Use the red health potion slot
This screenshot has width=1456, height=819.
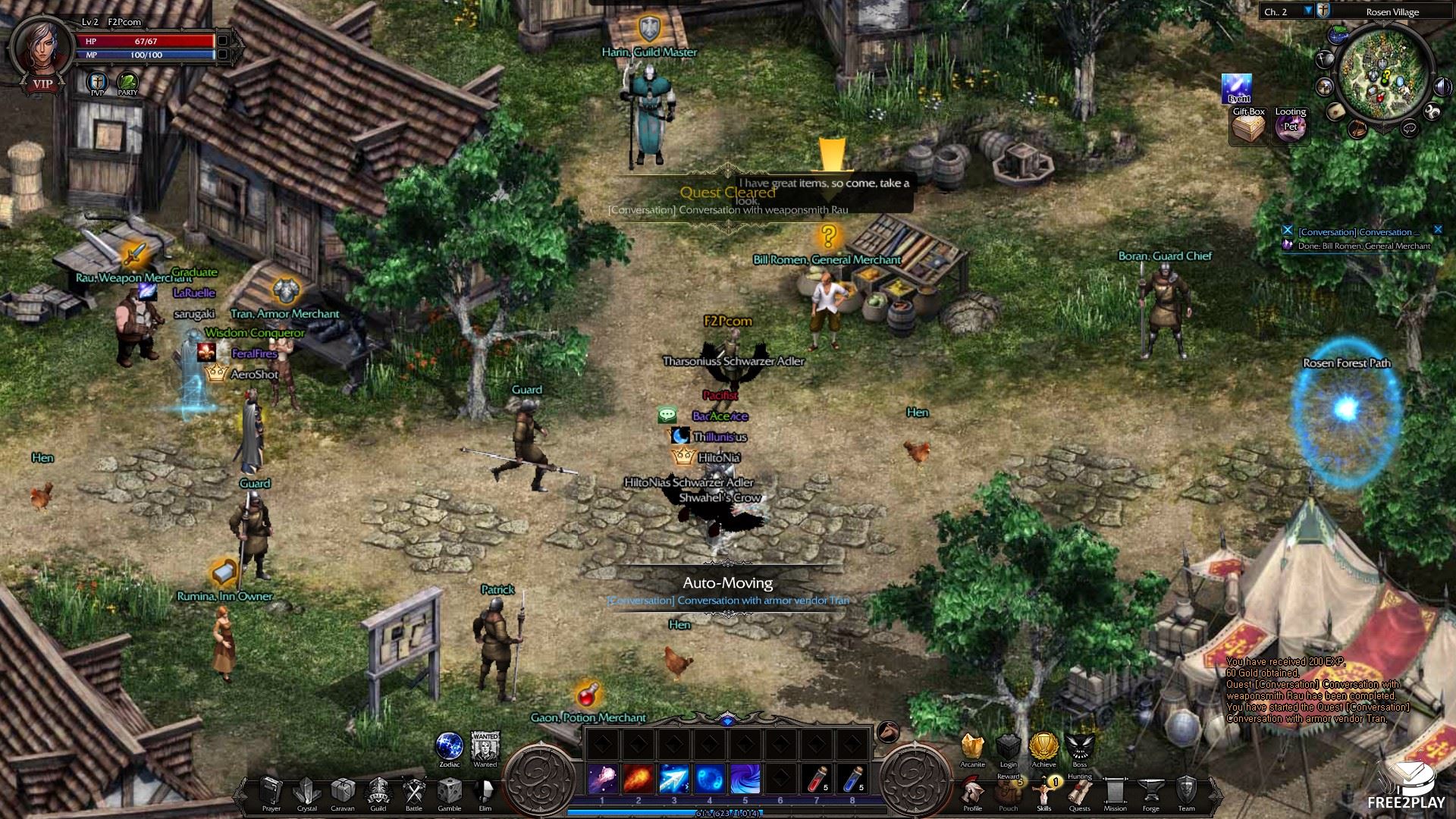(817, 780)
